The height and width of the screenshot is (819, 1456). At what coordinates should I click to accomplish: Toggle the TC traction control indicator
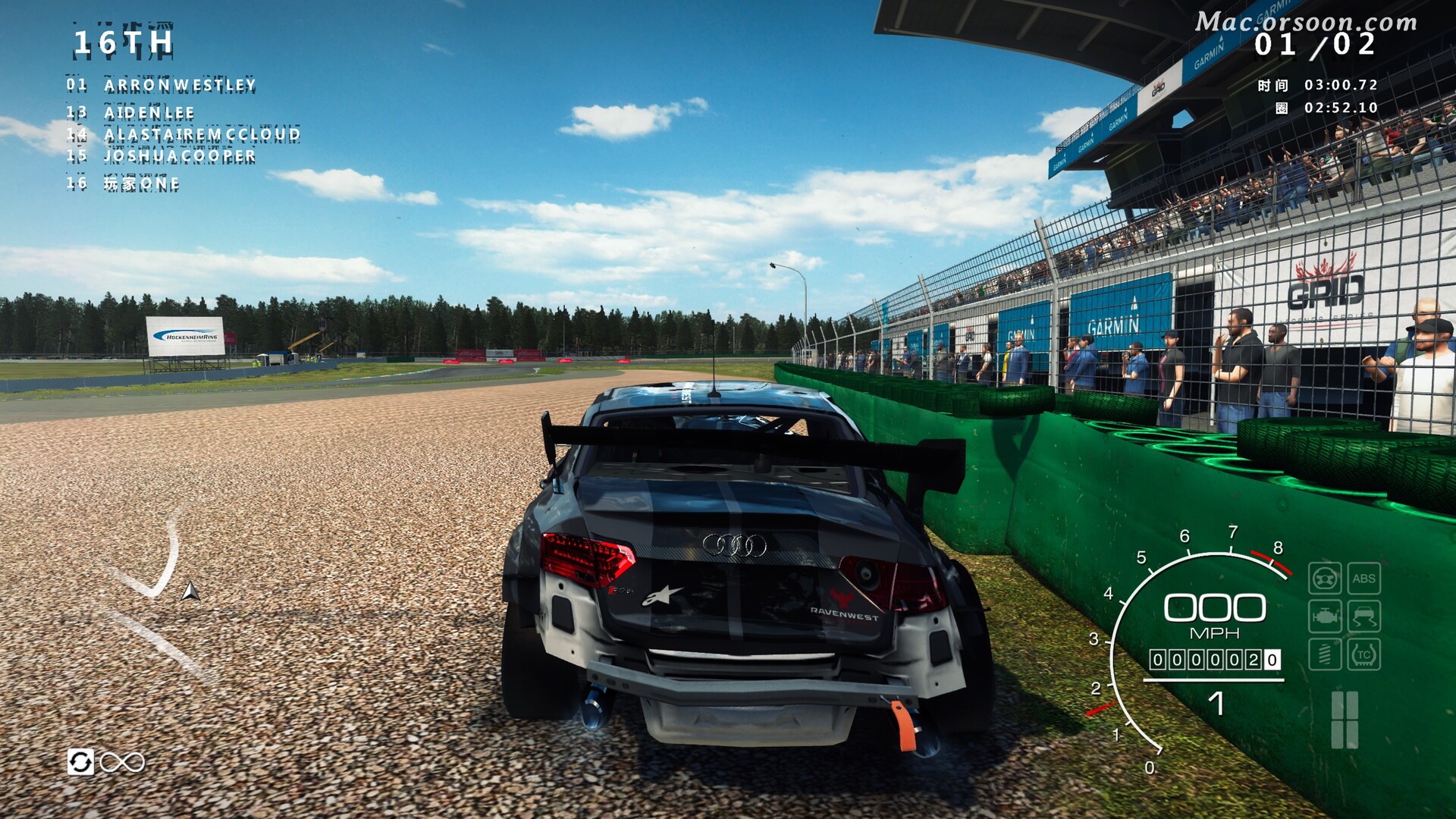(x=1365, y=653)
